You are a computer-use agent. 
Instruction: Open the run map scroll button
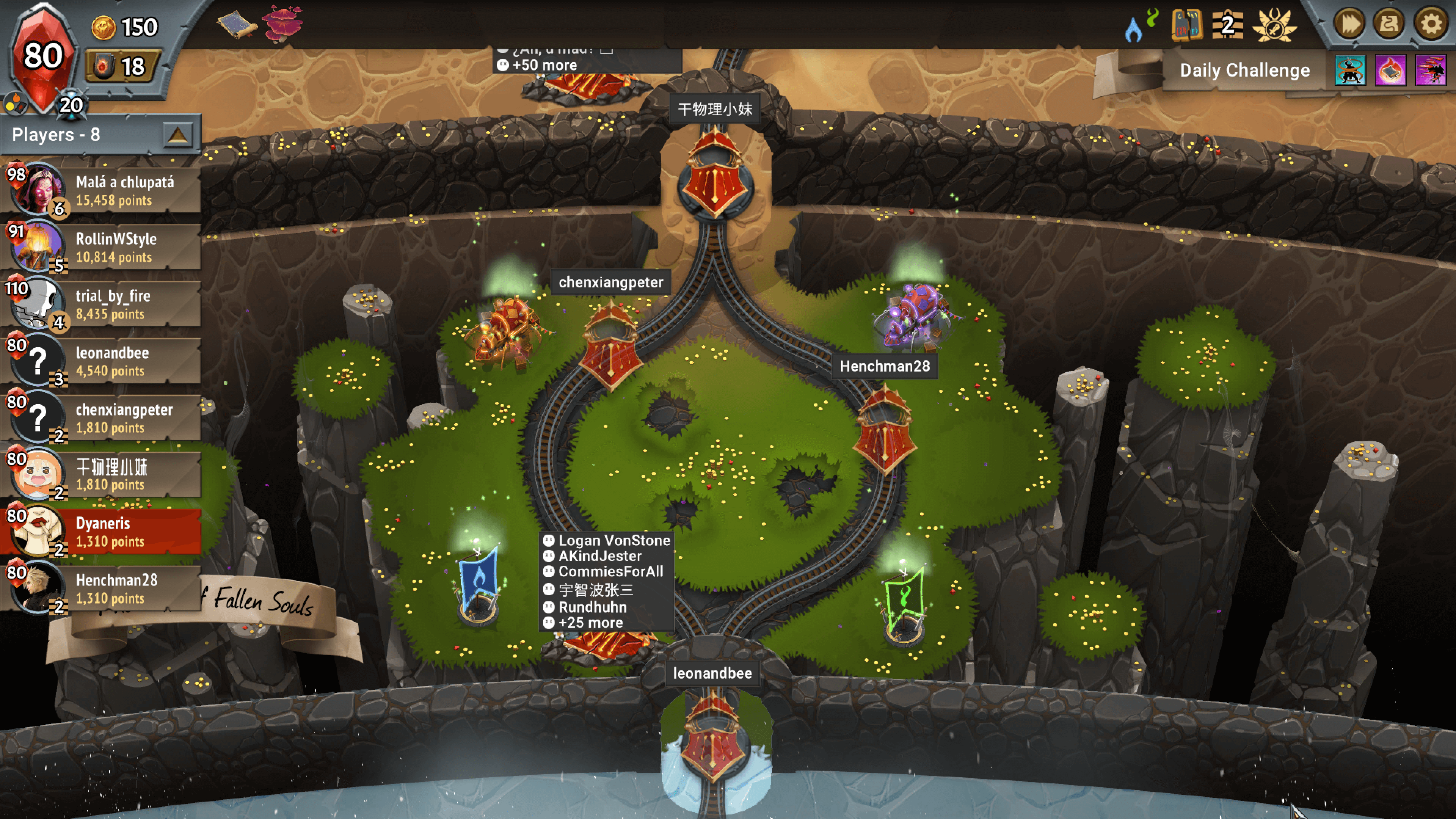click(1389, 24)
